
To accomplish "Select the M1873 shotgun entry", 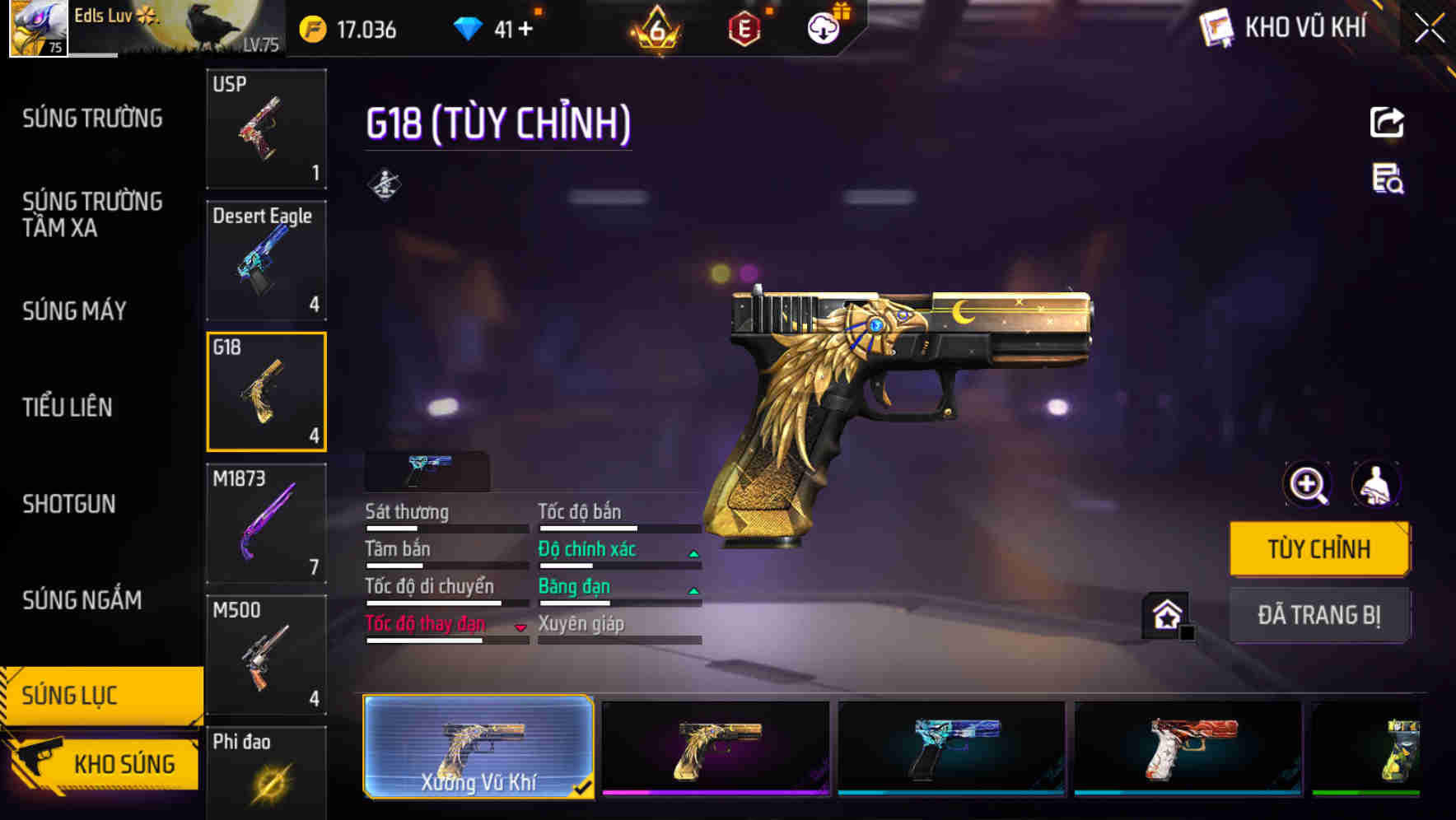I will [x=266, y=523].
